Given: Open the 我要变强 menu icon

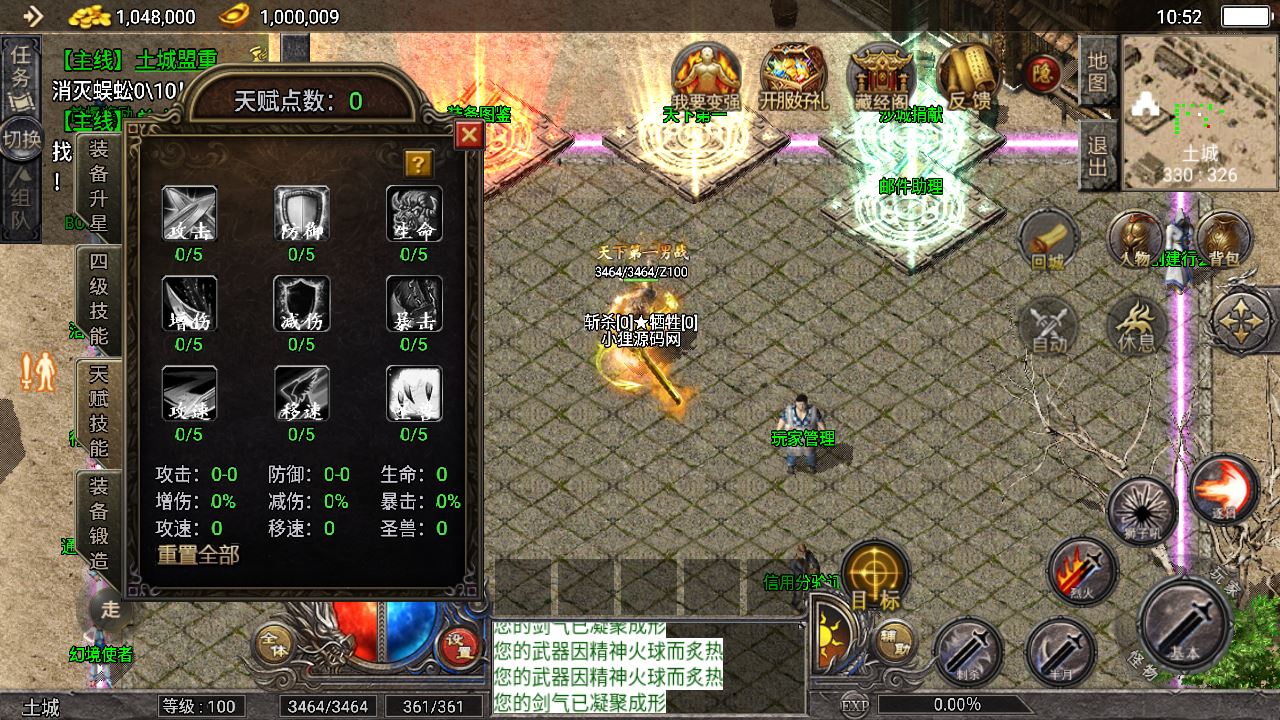Looking at the screenshot, I should tap(706, 75).
